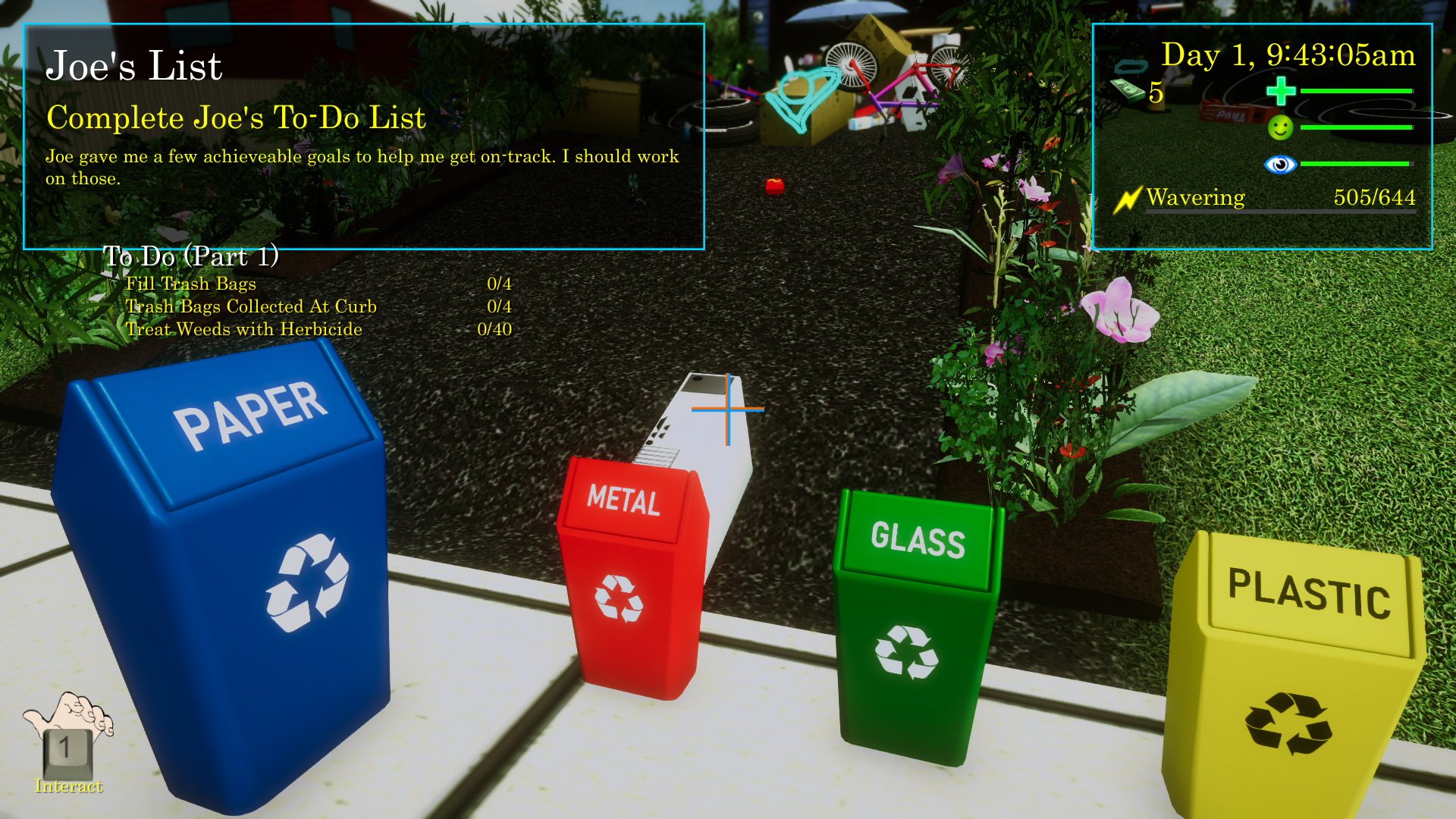Click the blue eye status icon

click(x=1280, y=164)
